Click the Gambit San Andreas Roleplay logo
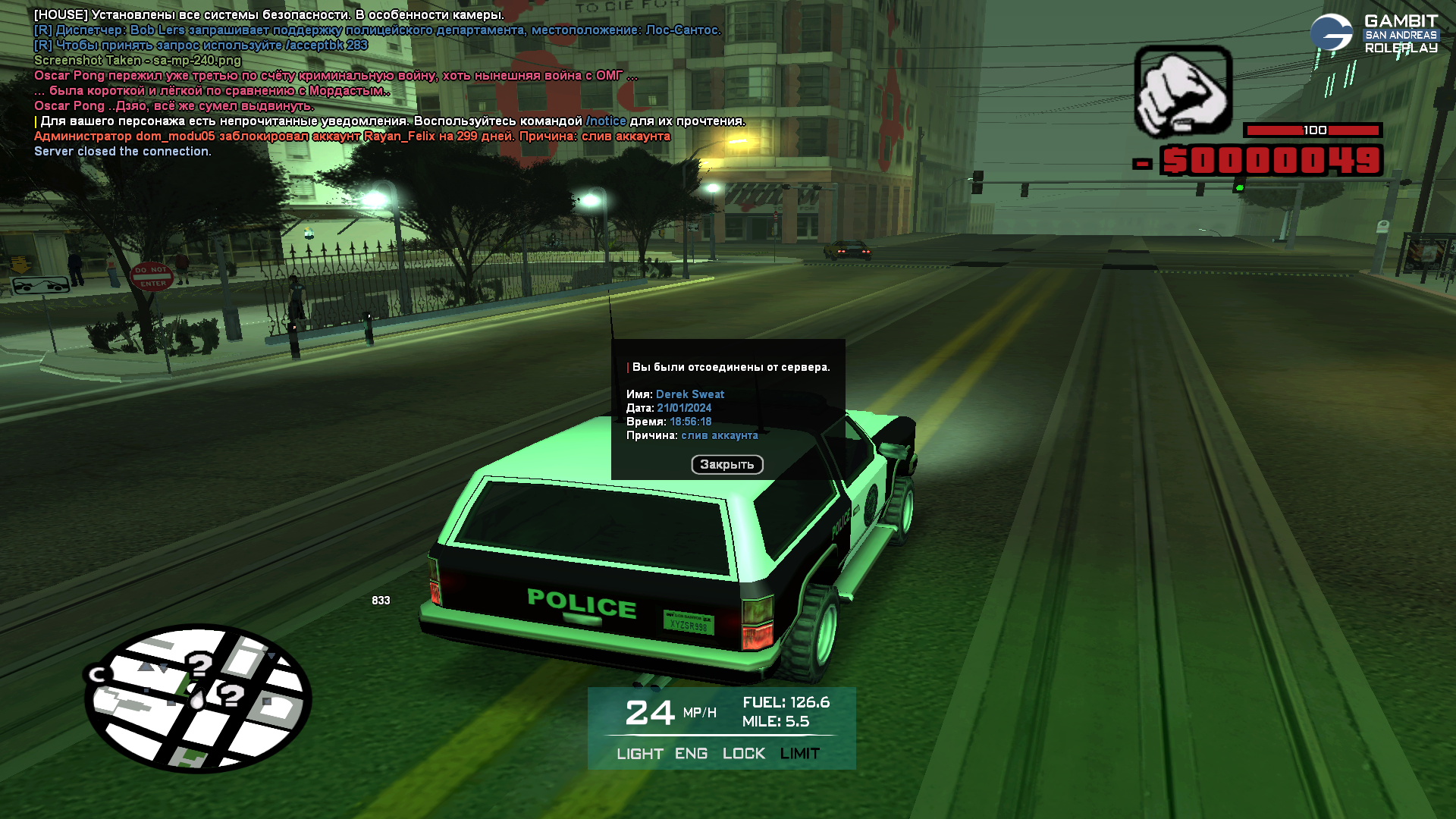The height and width of the screenshot is (819, 1456). click(1373, 34)
